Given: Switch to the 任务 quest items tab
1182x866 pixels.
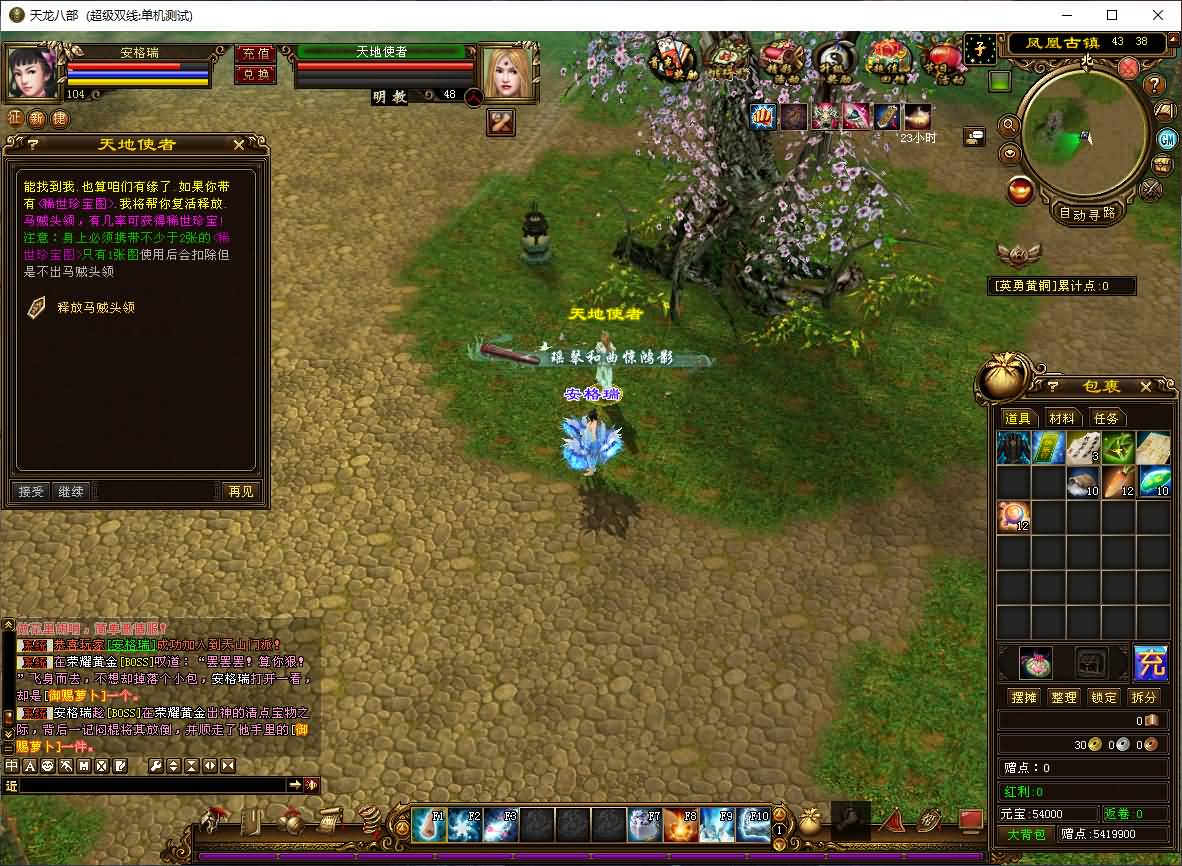Looking at the screenshot, I should pyautogui.click(x=1106, y=418).
